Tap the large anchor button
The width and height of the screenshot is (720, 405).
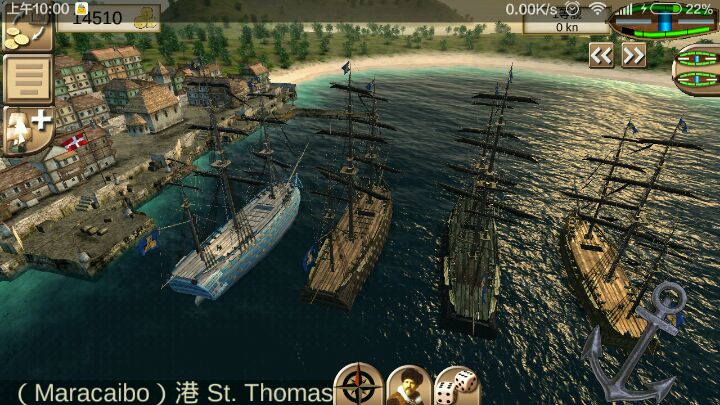[640, 340]
